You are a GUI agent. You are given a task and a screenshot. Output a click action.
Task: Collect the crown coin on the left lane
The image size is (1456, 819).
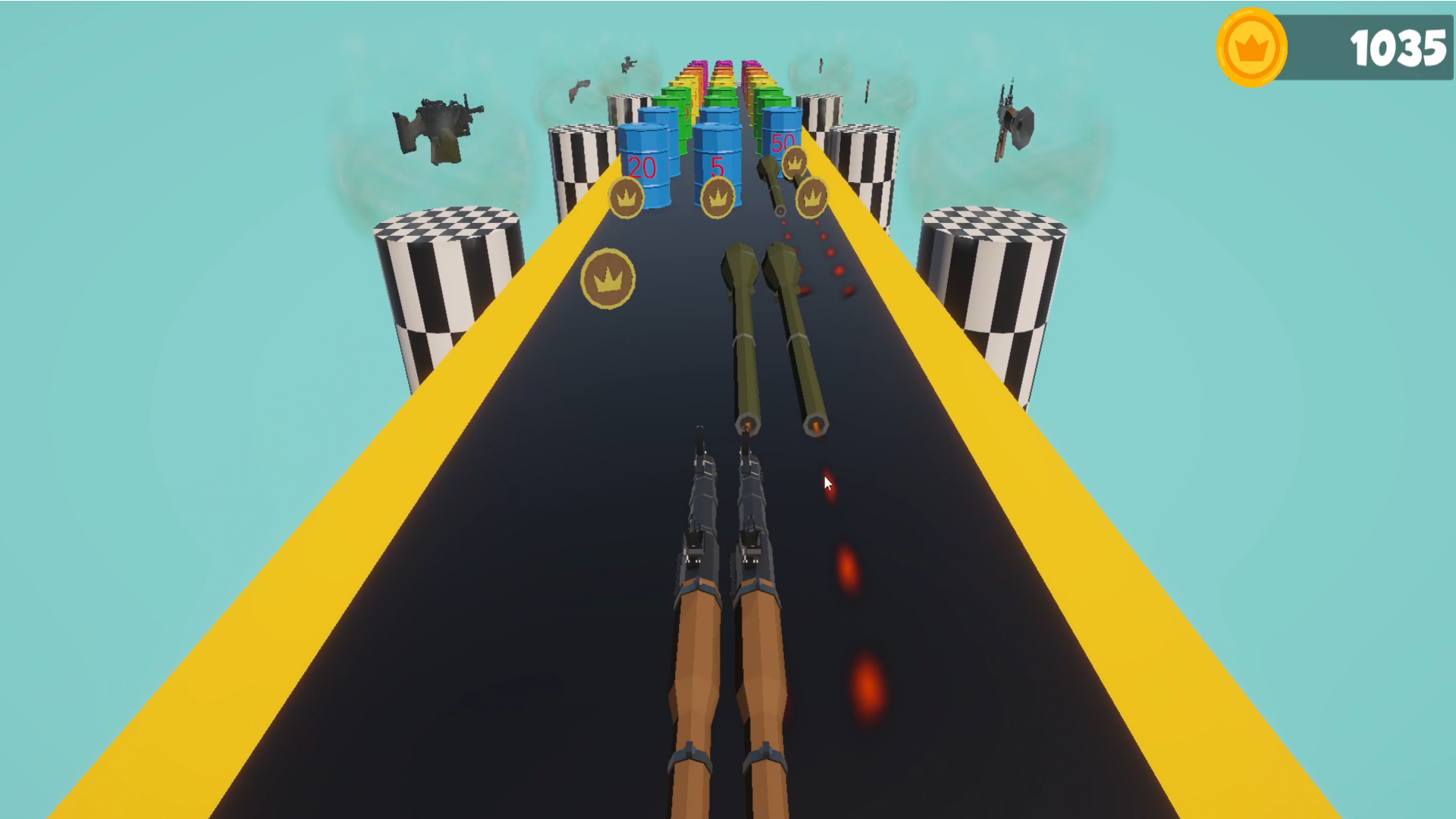point(607,278)
